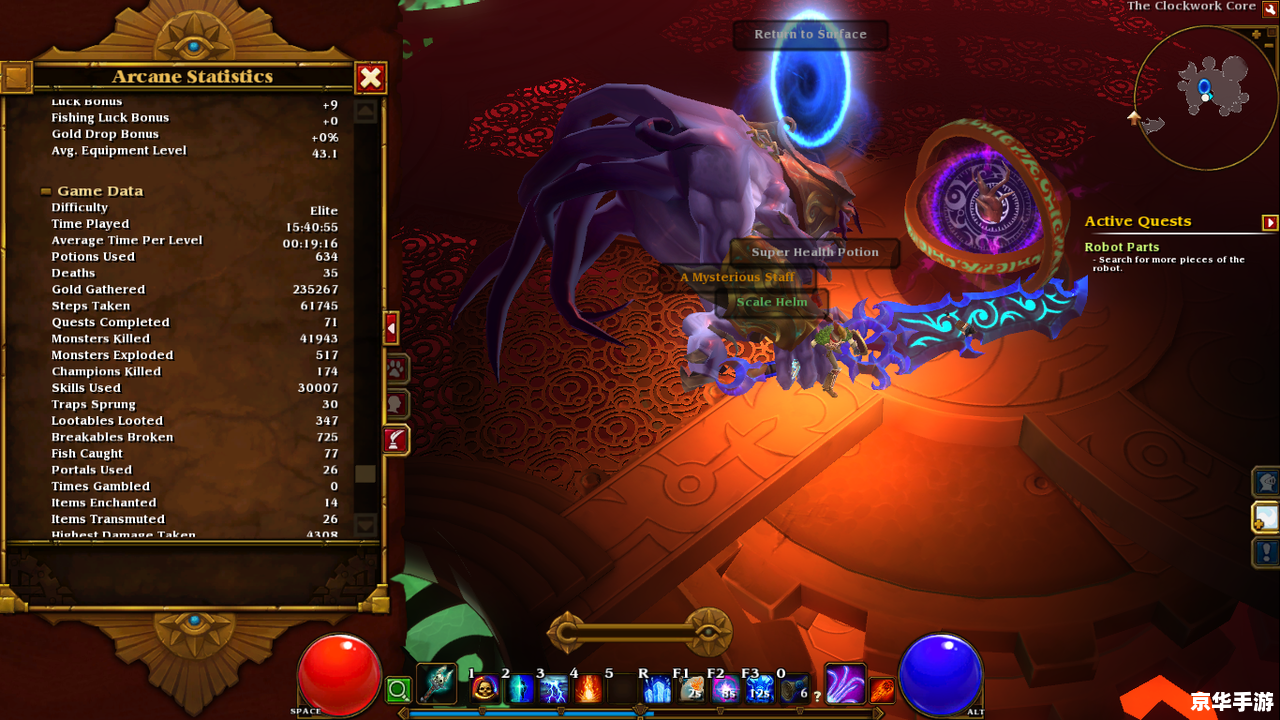Cast the fire skill in slot 4

click(x=588, y=689)
